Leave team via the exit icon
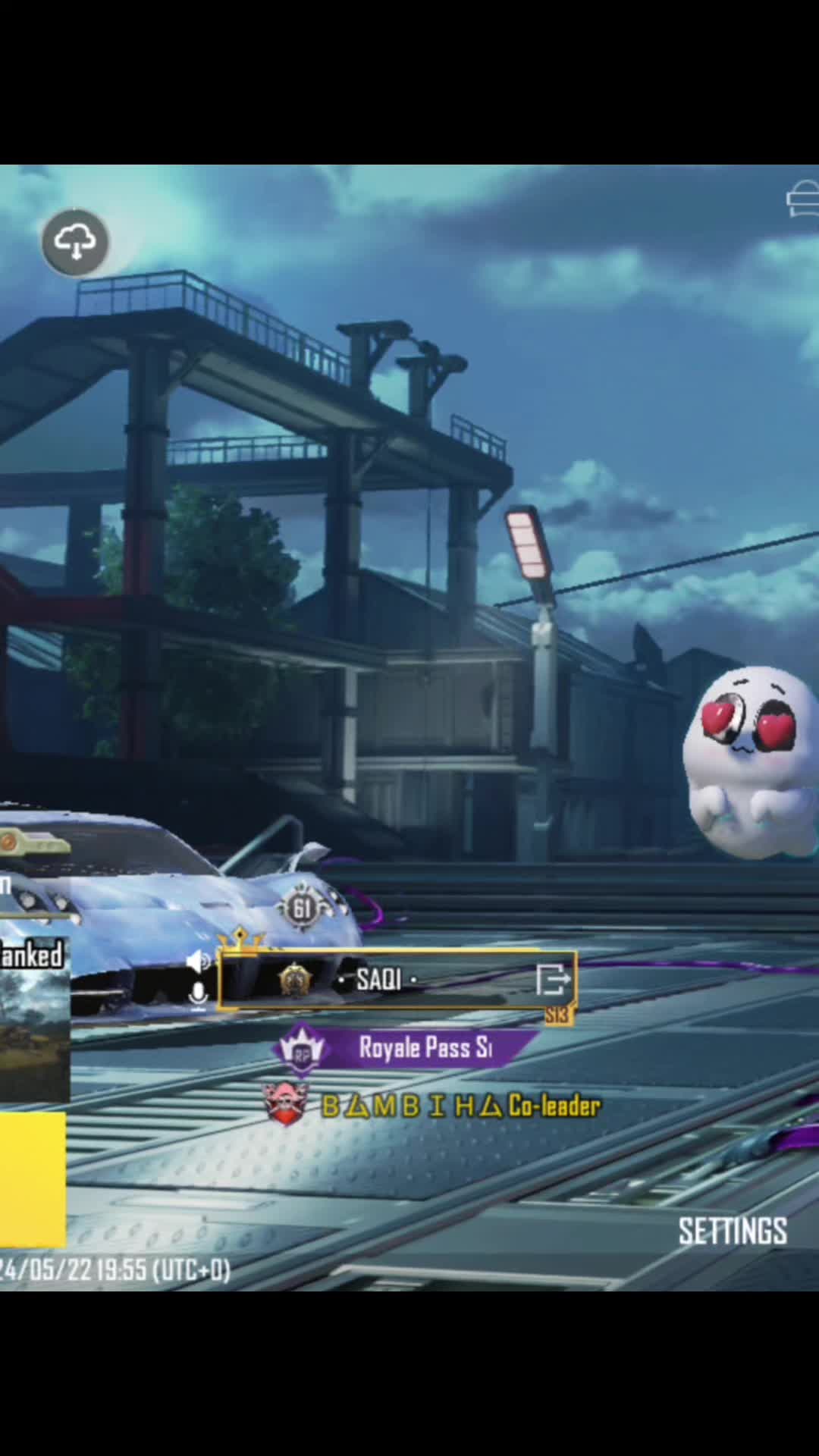This screenshot has width=819, height=1456. coord(553,980)
